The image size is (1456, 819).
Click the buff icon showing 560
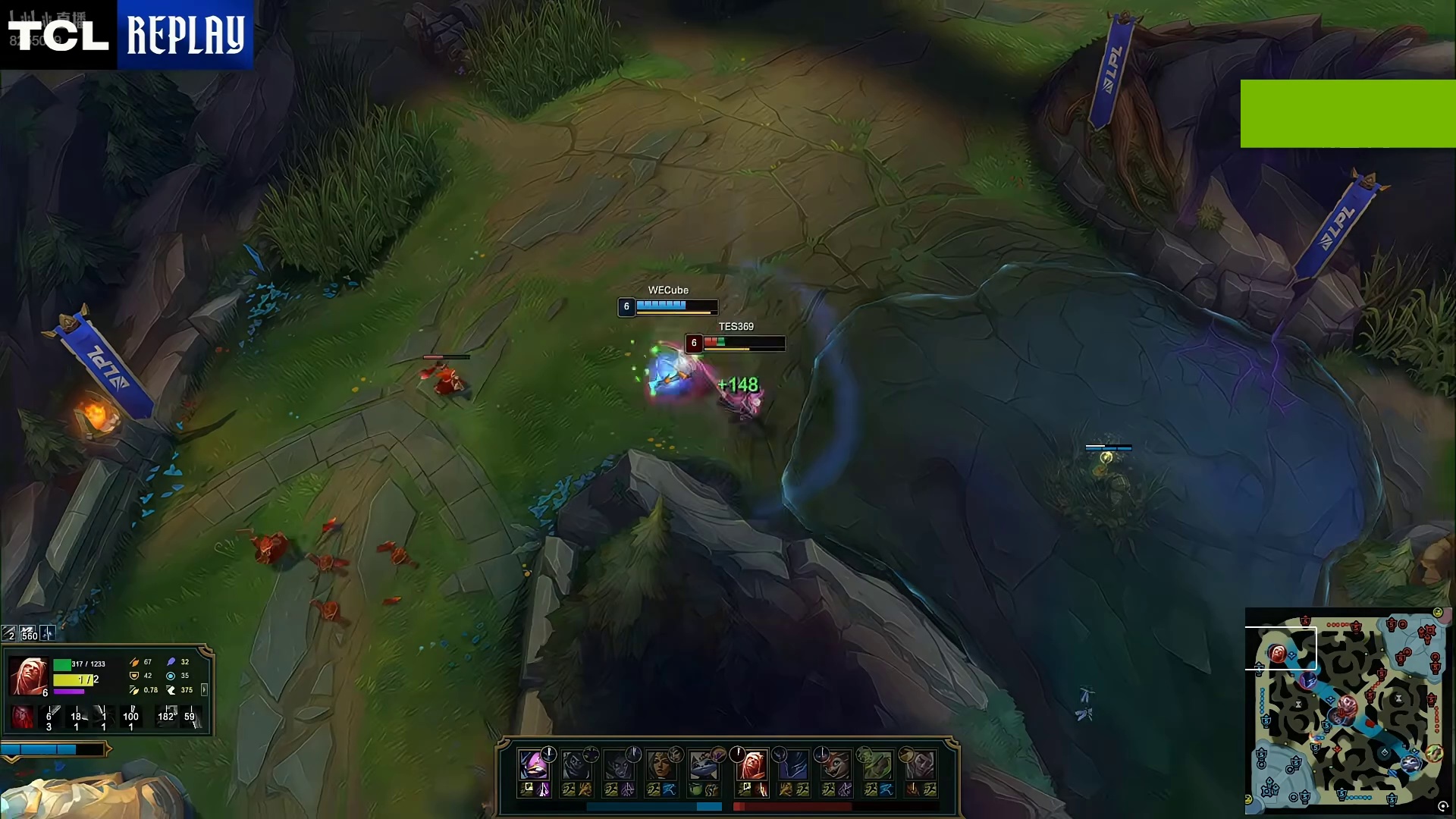(x=29, y=633)
